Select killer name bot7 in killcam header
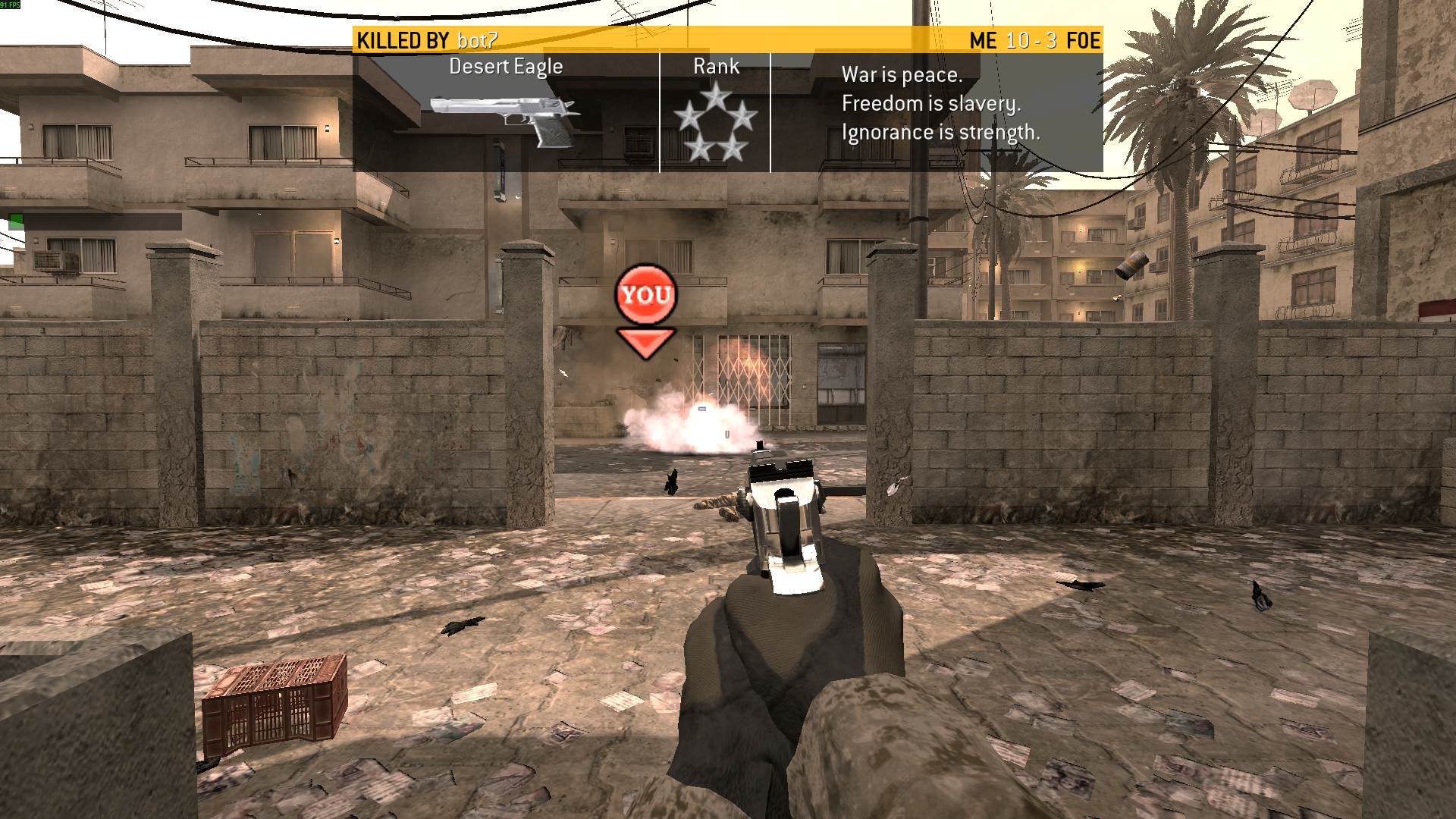 (477, 40)
